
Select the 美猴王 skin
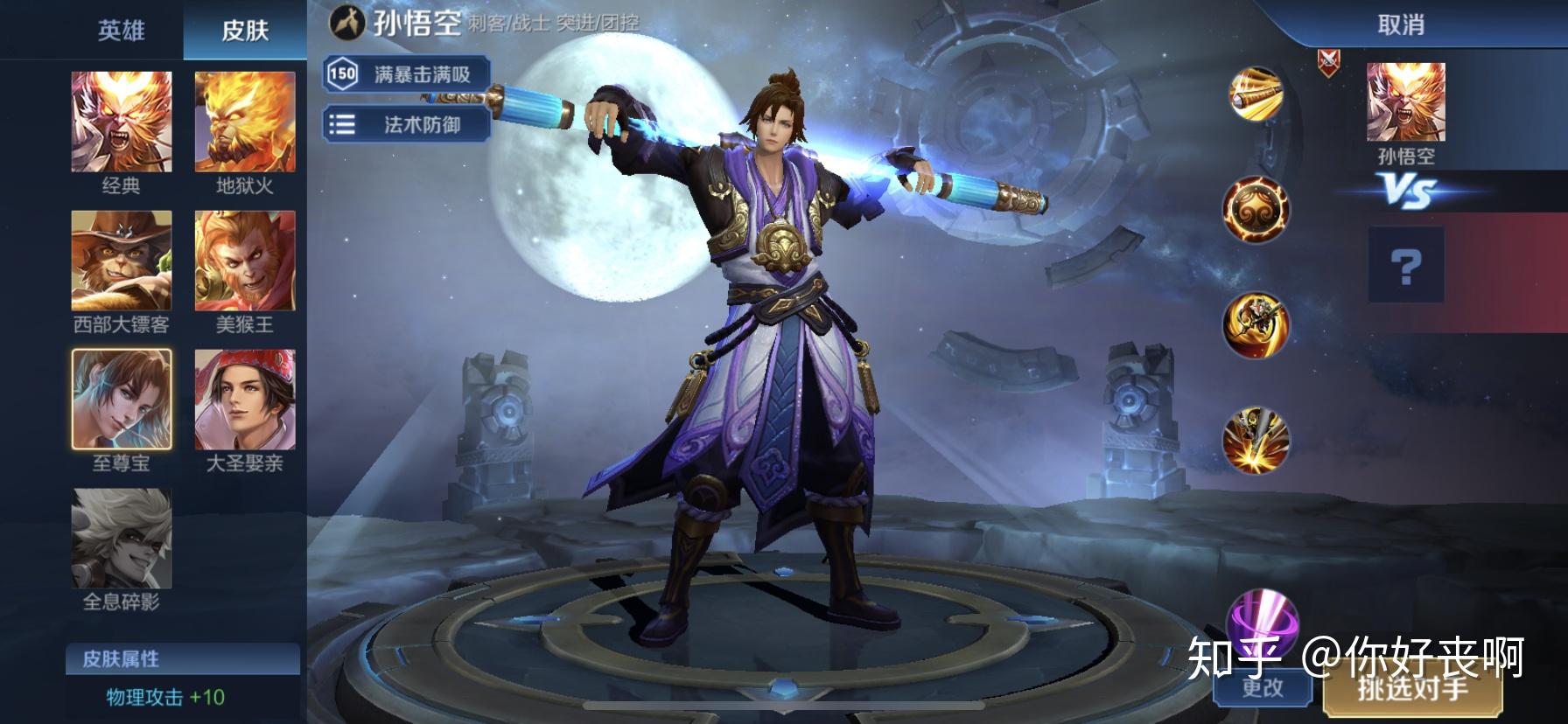[x=245, y=261]
